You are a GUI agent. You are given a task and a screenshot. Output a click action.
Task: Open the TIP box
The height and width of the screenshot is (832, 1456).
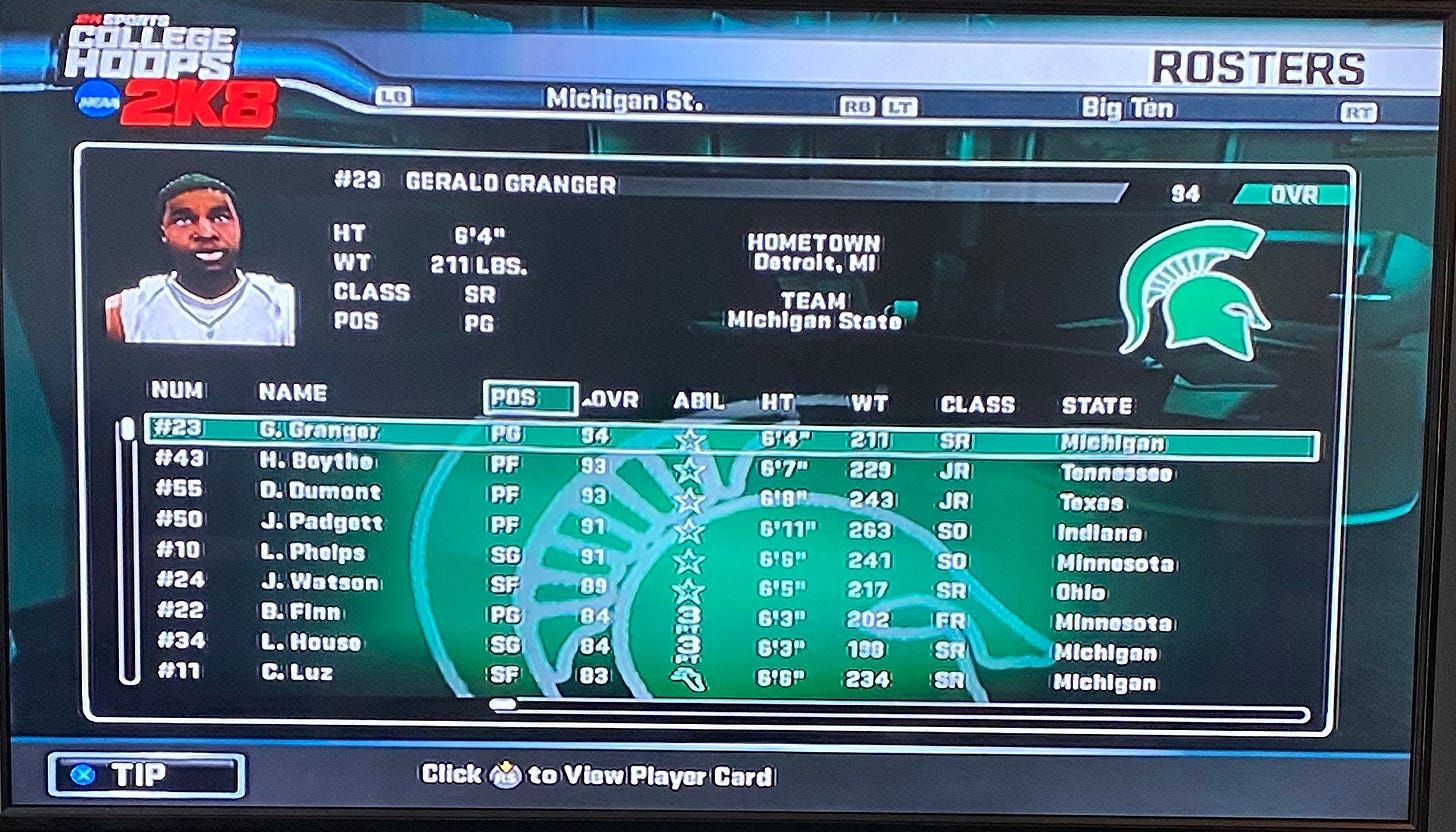tap(146, 776)
